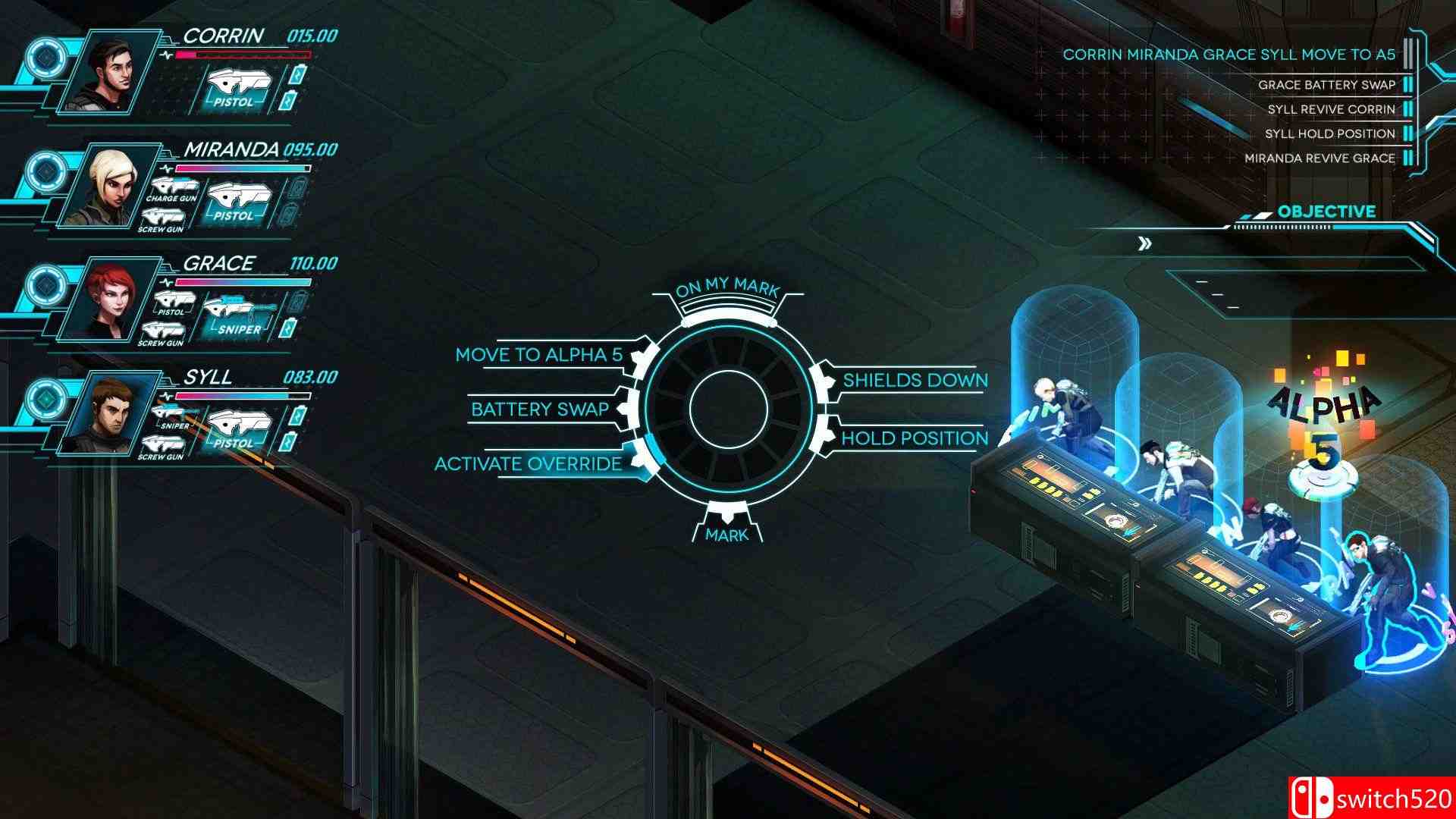This screenshot has height=819, width=1456.
Task: Select Corrin's Pistol weapon icon
Action: pyautogui.click(x=237, y=86)
